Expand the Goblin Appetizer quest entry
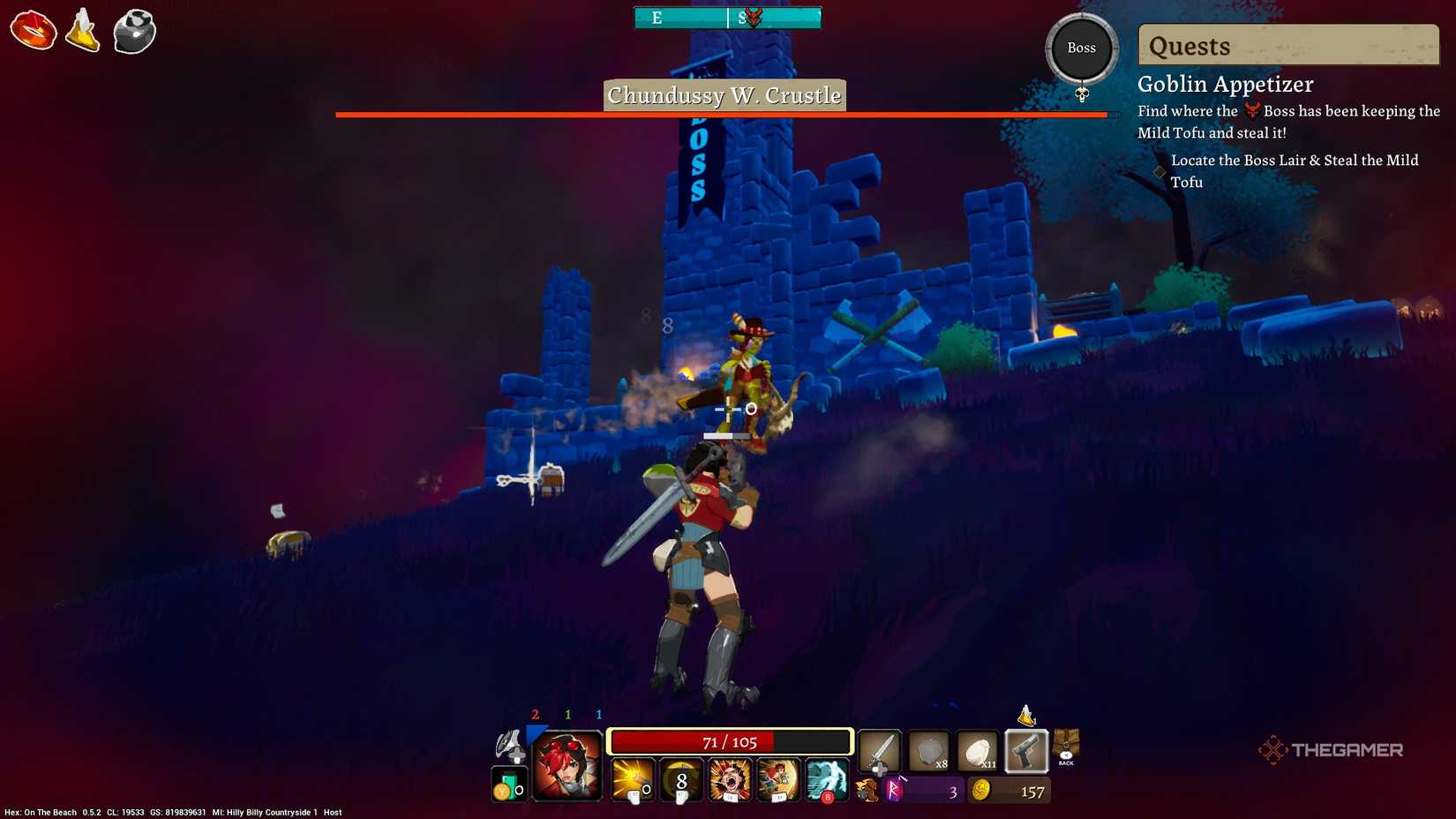This screenshot has width=1456, height=819. (1226, 84)
